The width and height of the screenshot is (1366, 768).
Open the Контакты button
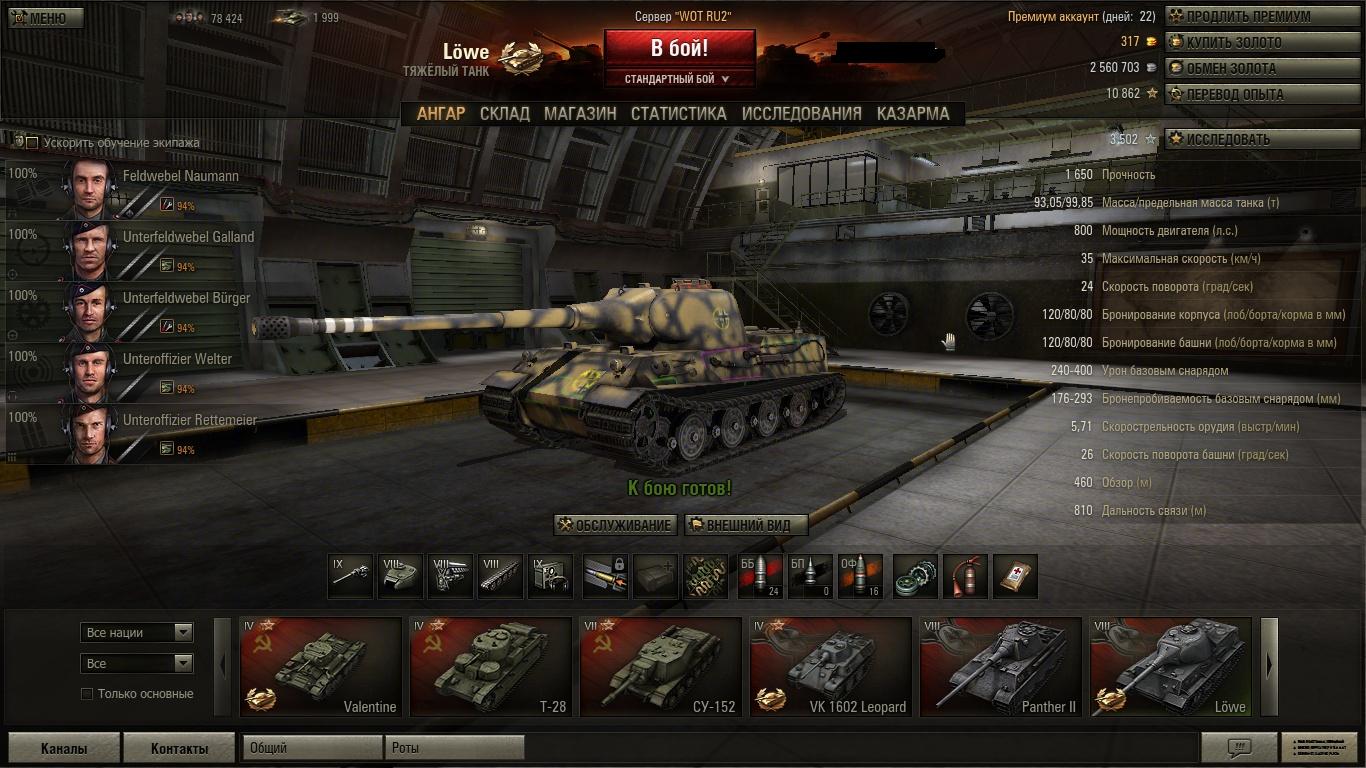coord(179,748)
